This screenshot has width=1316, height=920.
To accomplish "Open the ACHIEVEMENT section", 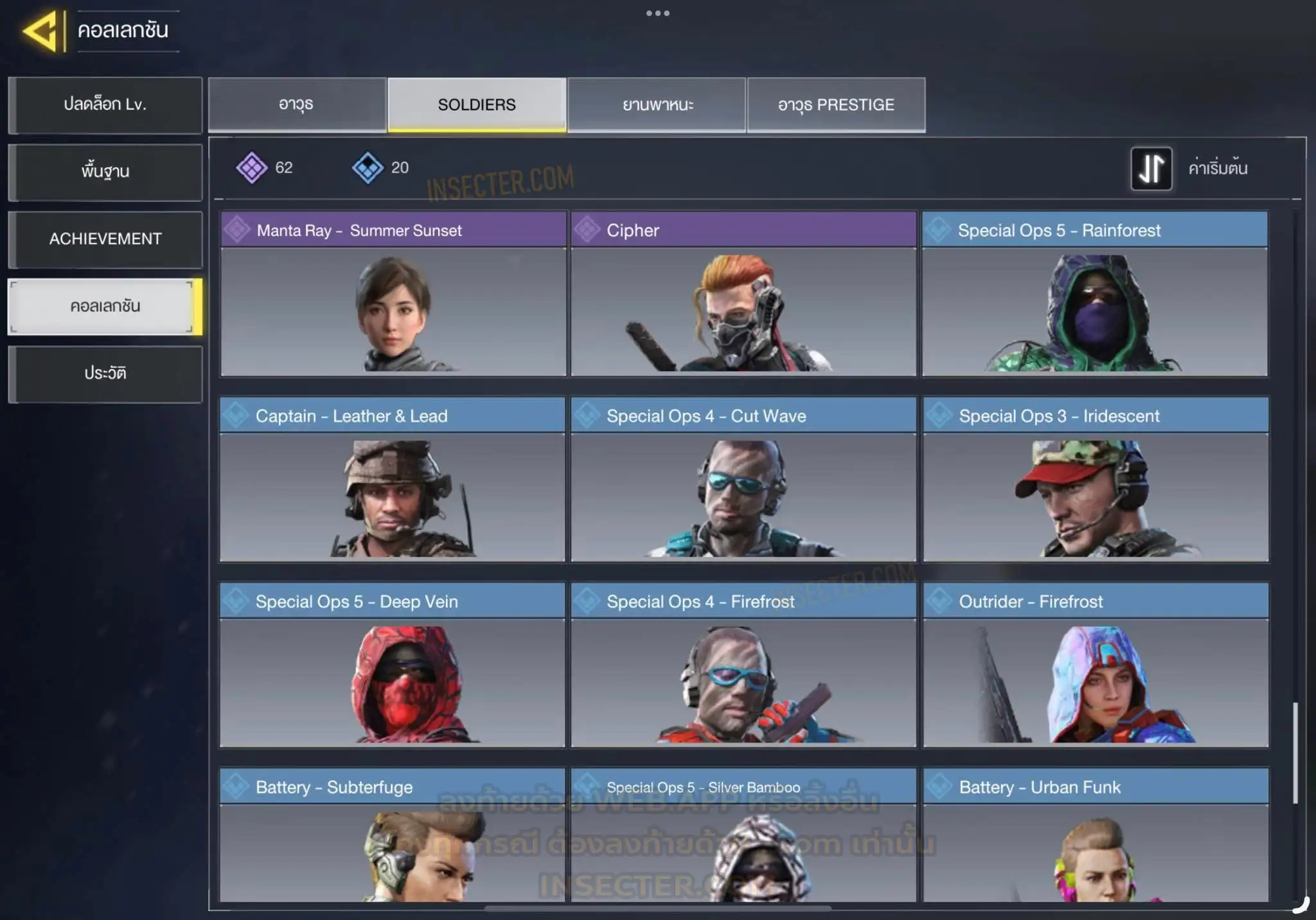I will pos(105,239).
